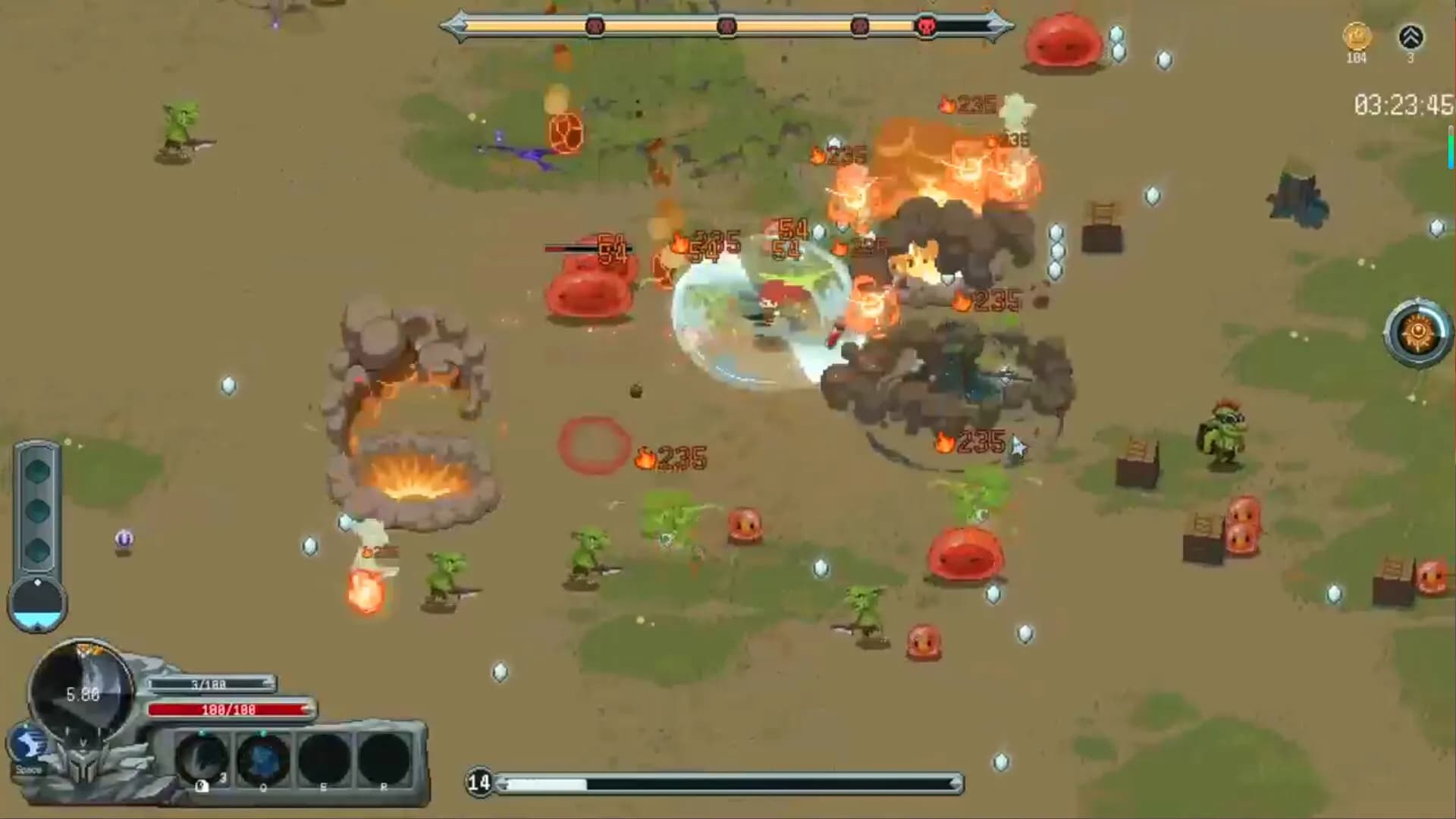The image size is (1456, 819).
Task: Click the level 14 badge near XP bar
Action: 481,783
